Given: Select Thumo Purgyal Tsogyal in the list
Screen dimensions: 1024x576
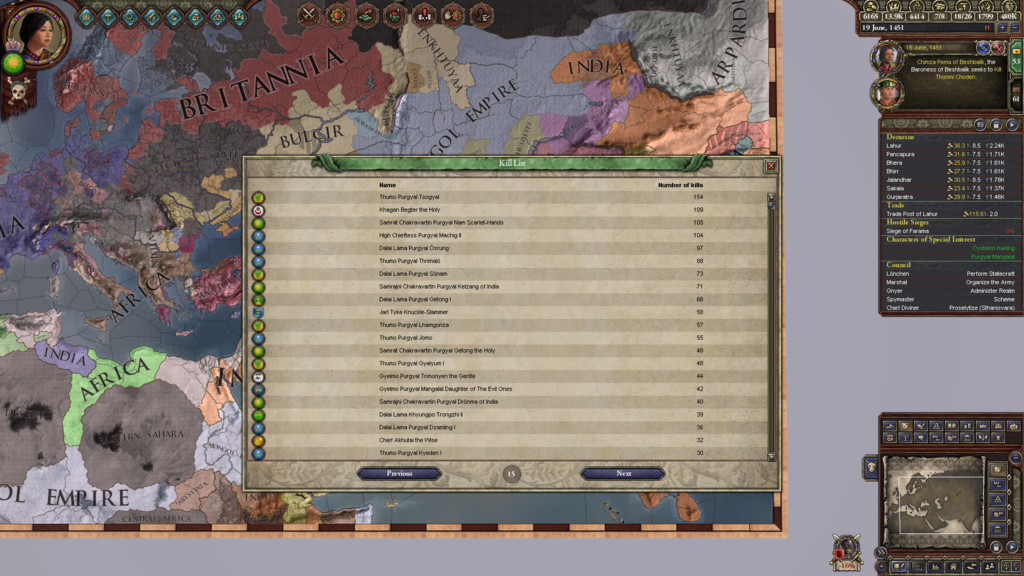Looking at the screenshot, I should point(409,197).
